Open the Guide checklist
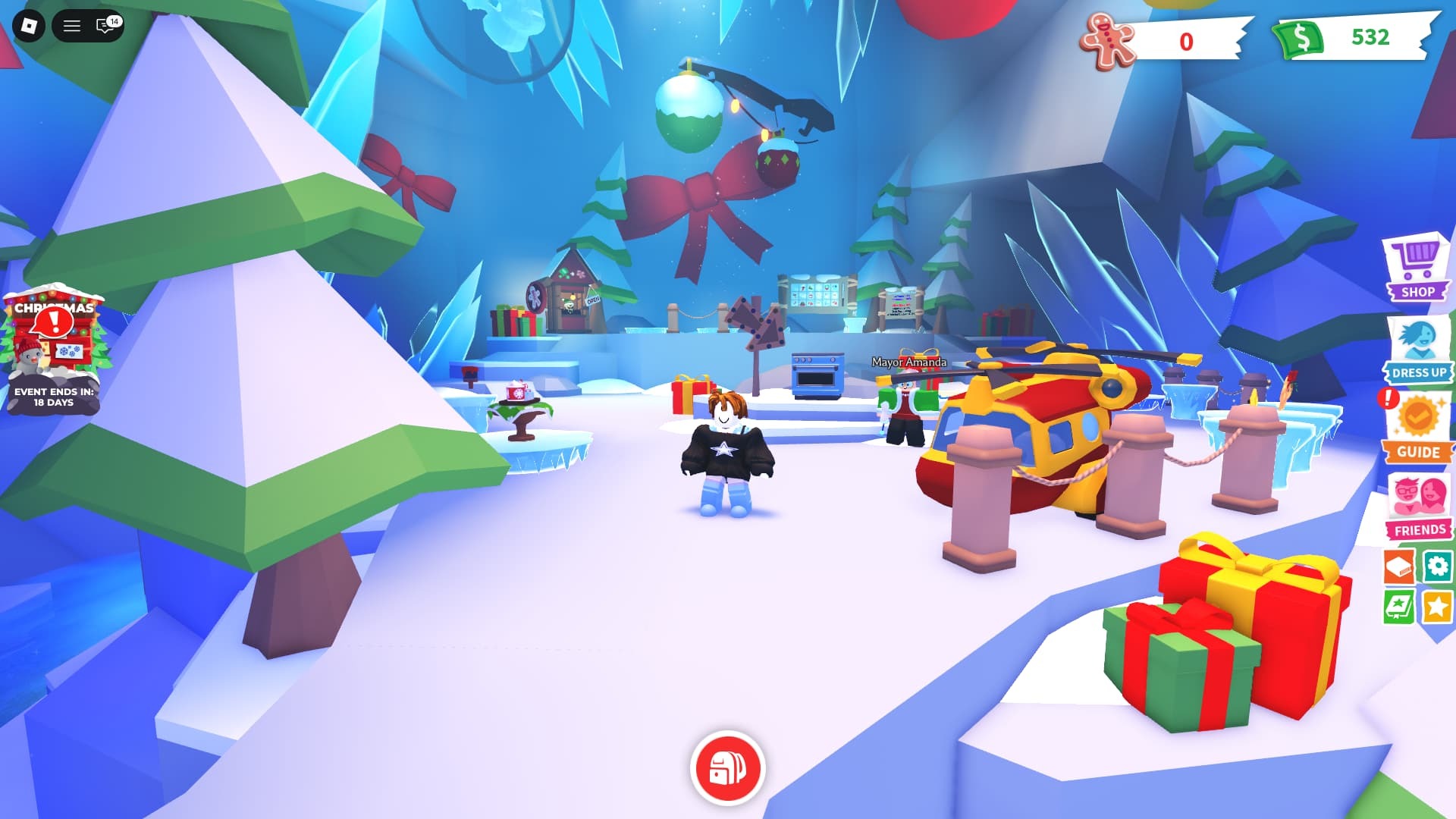Screen dimensions: 1456x819 pos(1417,428)
